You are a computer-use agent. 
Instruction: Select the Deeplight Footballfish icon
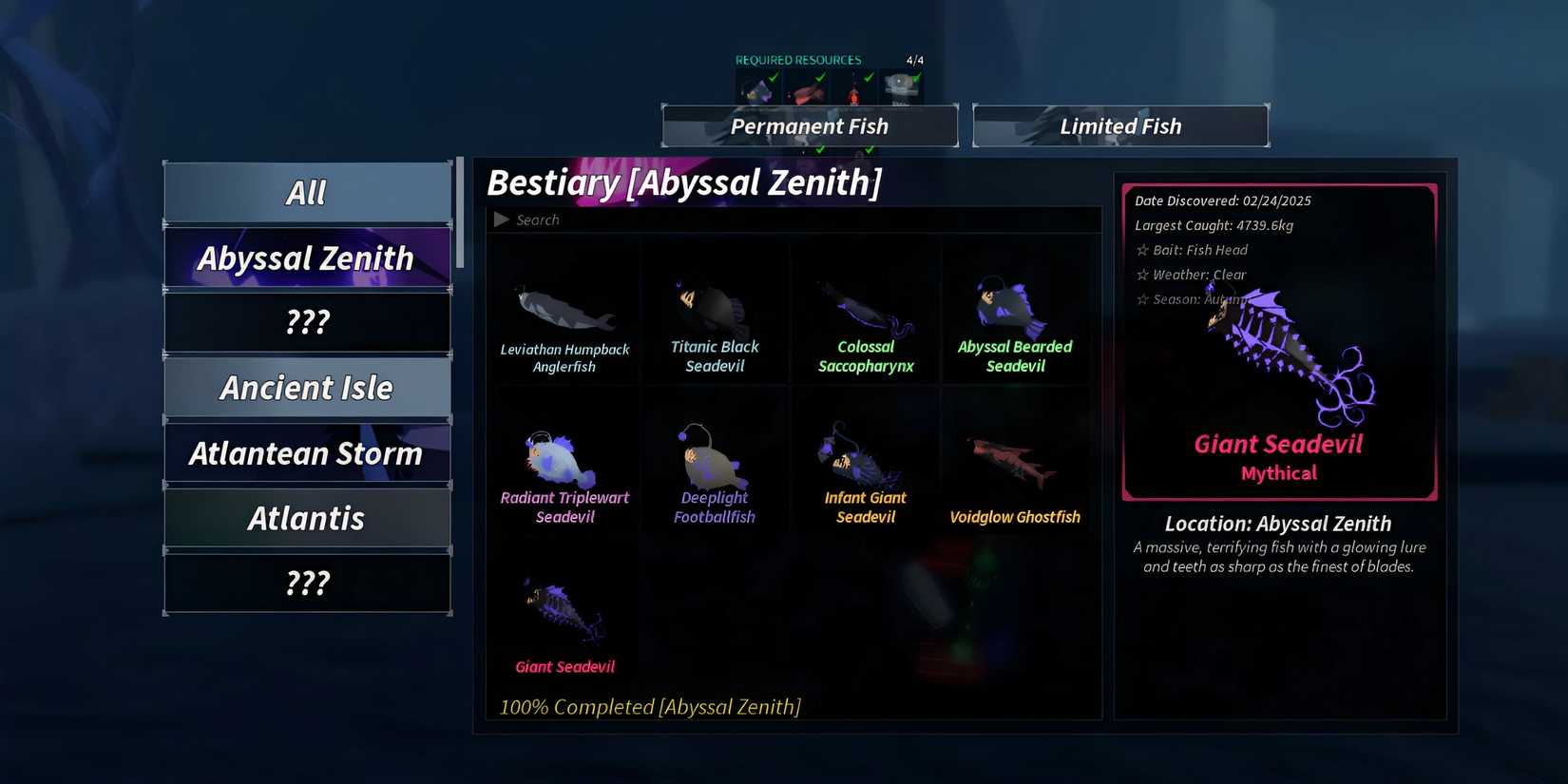coord(715,456)
